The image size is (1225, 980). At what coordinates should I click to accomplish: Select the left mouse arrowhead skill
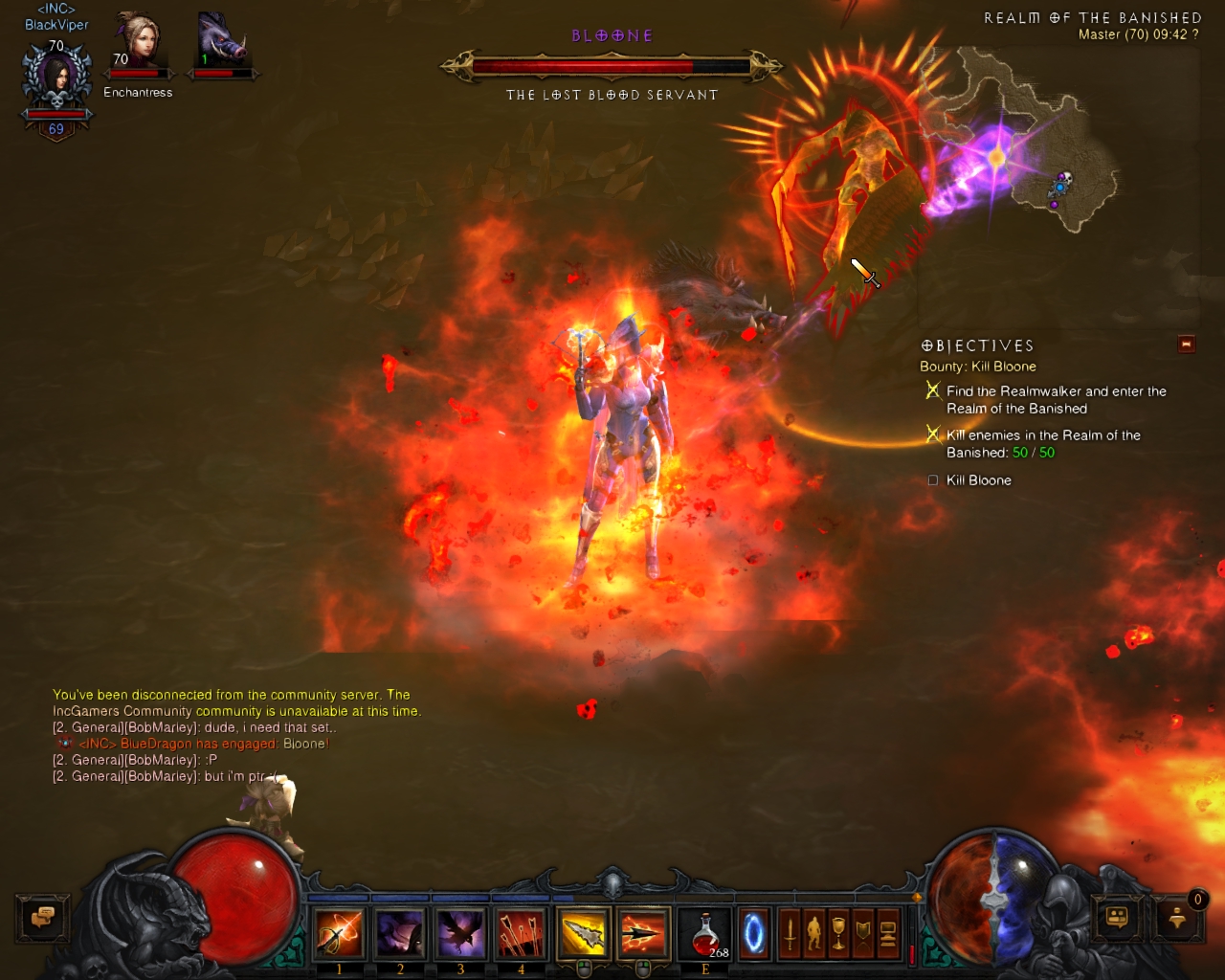coord(584,933)
